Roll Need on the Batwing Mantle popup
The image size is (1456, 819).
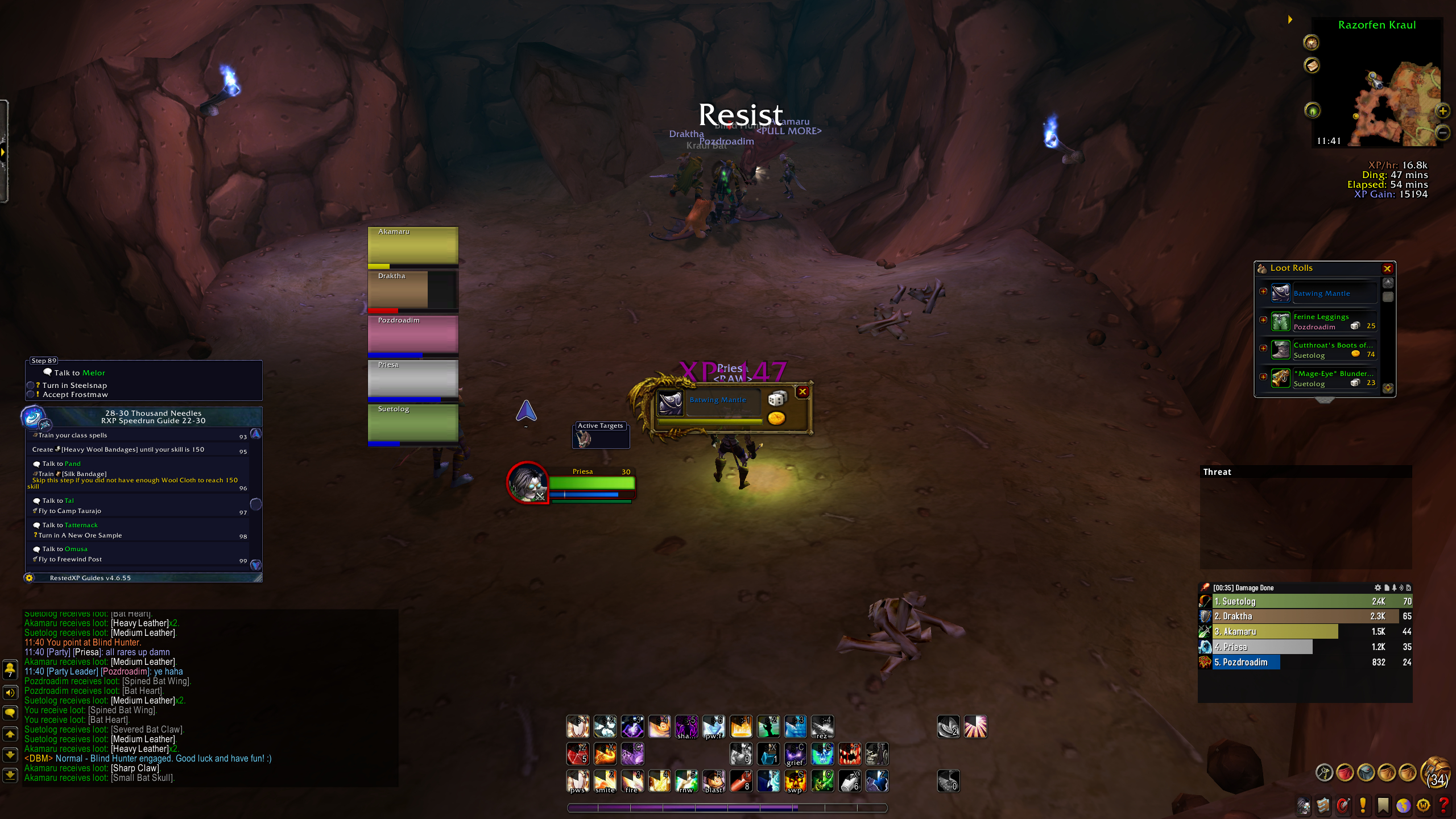[x=777, y=399]
